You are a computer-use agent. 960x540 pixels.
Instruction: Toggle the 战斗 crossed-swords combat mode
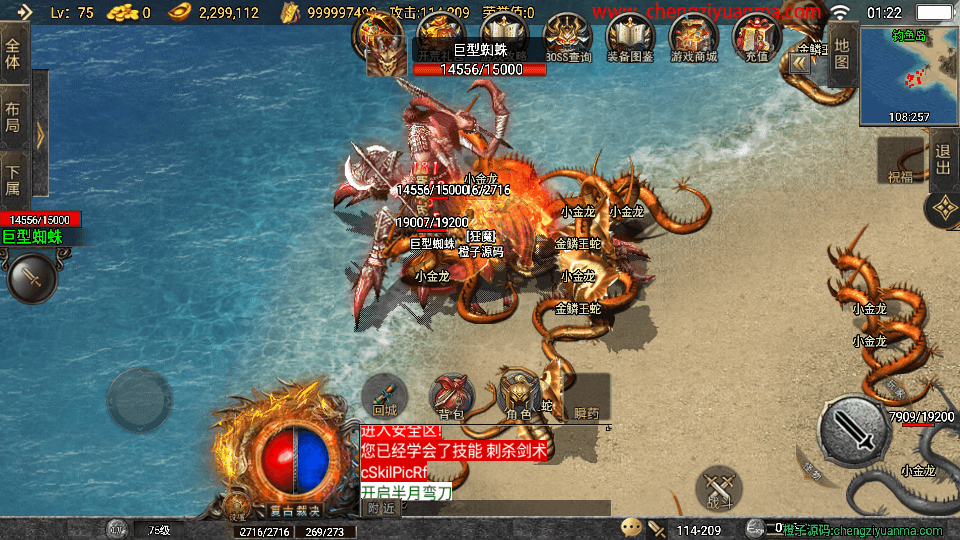(719, 489)
